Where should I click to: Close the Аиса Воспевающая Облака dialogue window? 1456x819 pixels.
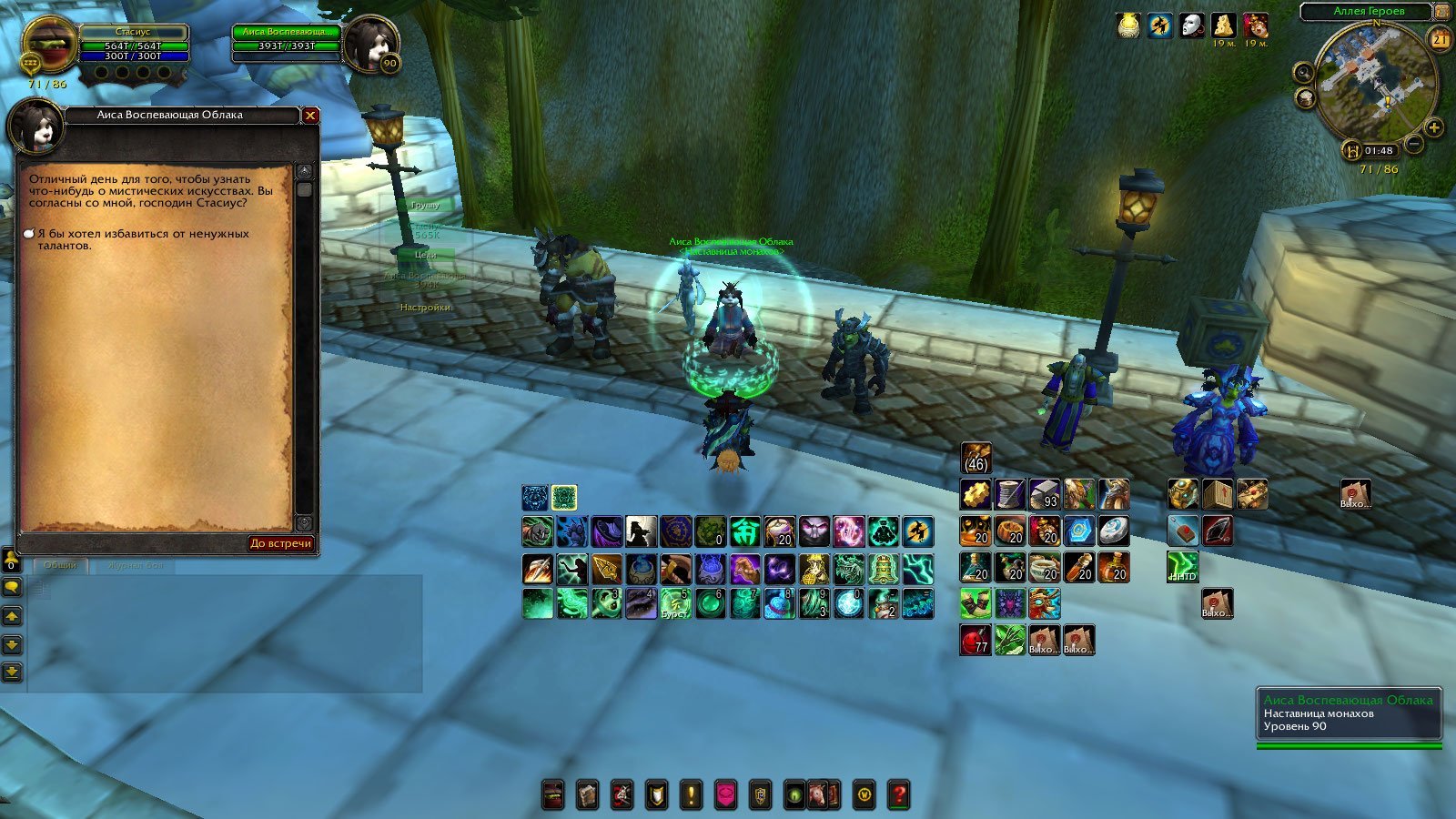coord(310,116)
